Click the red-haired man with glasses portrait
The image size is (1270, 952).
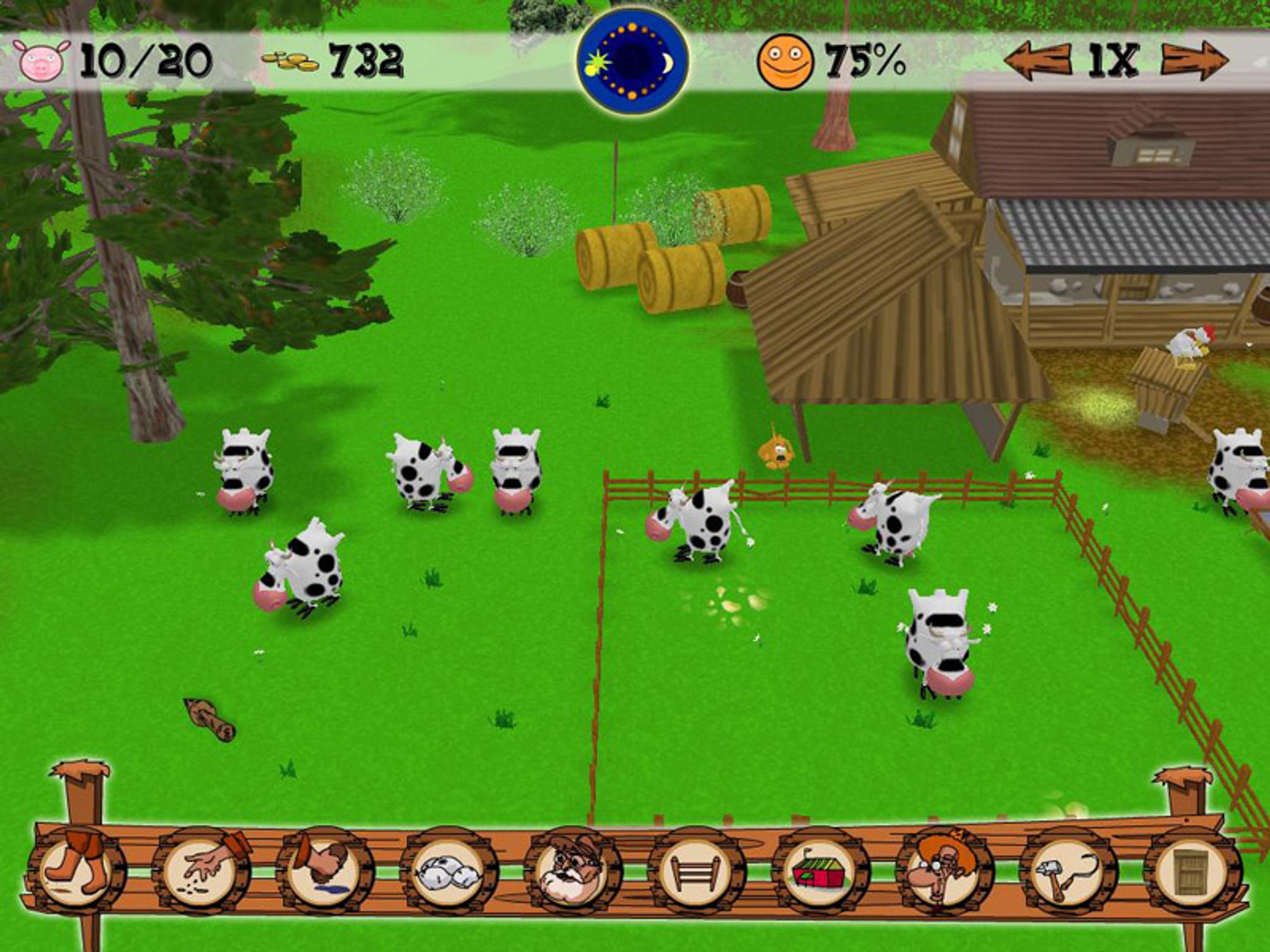[942, 872]
